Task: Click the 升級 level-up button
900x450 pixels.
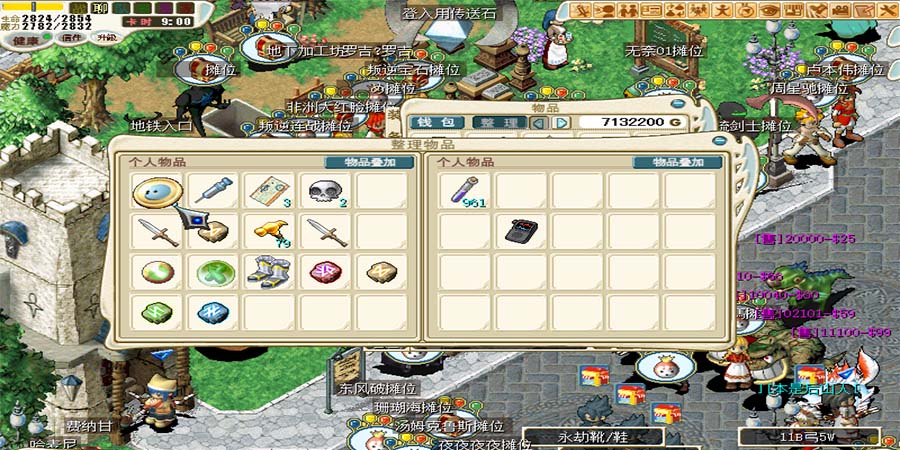Action: [x=105, y=38]
